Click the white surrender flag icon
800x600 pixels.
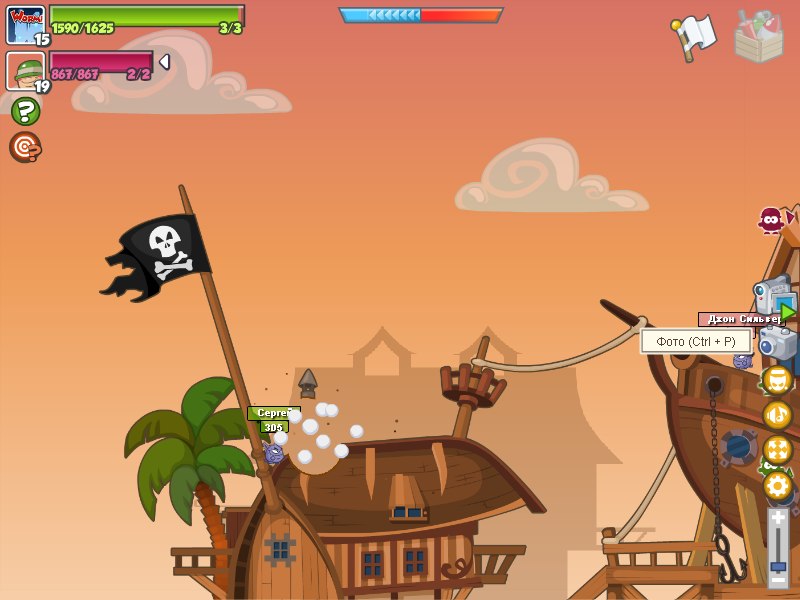click(x=694, y=36)
